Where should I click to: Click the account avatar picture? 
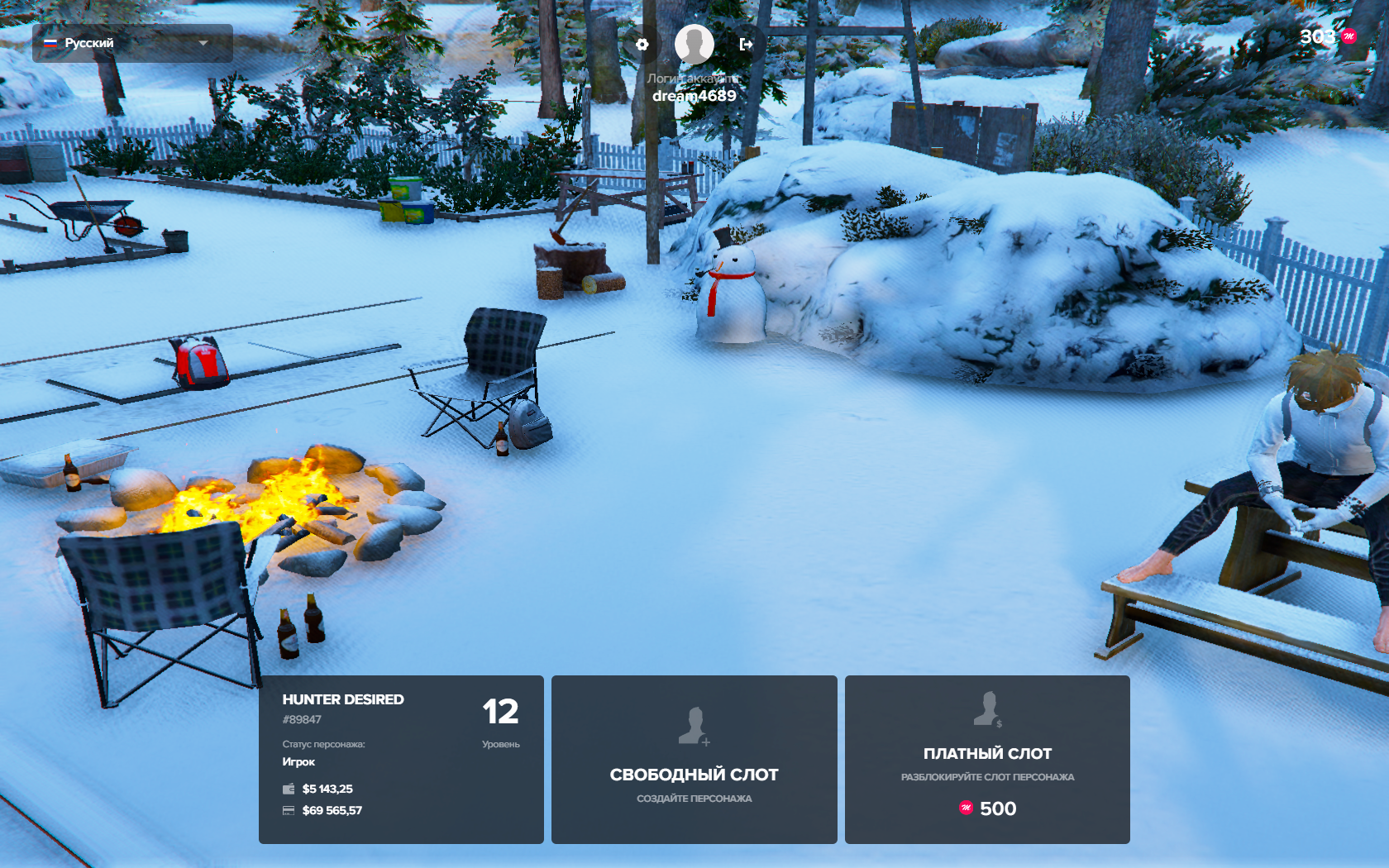[x=694, y=44]
